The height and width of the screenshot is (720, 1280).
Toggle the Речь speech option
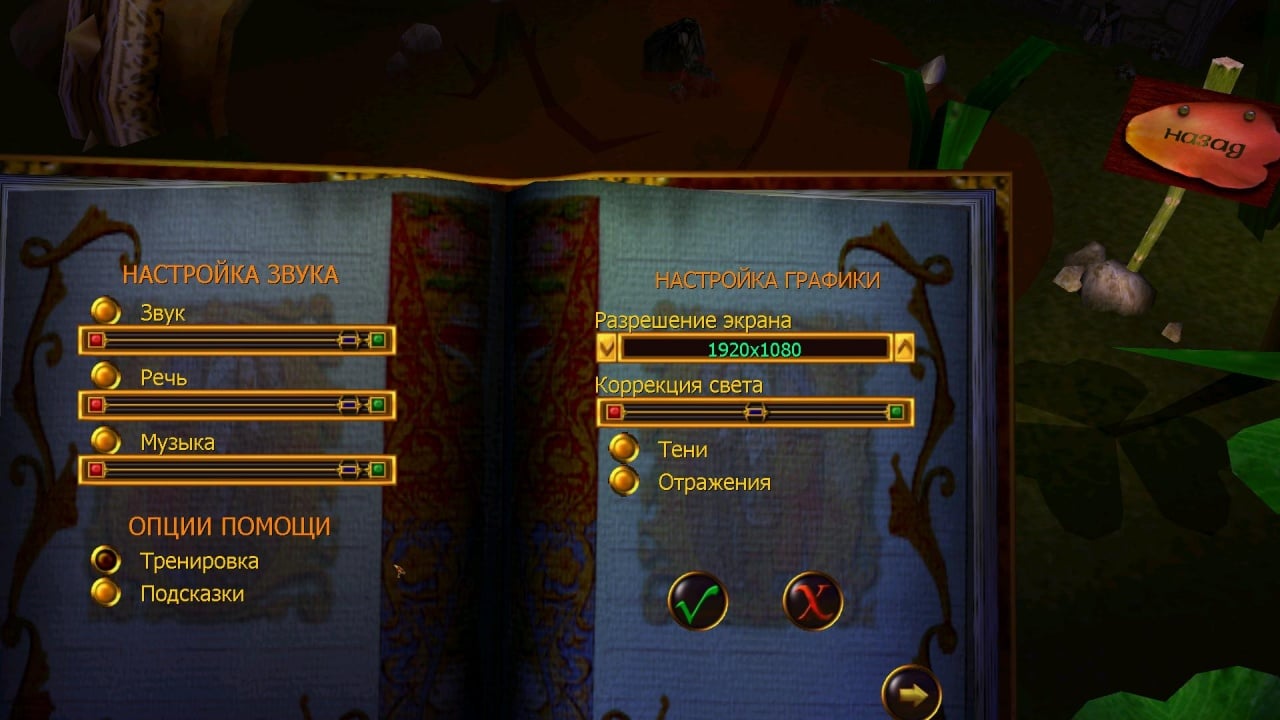pos(105,376)
